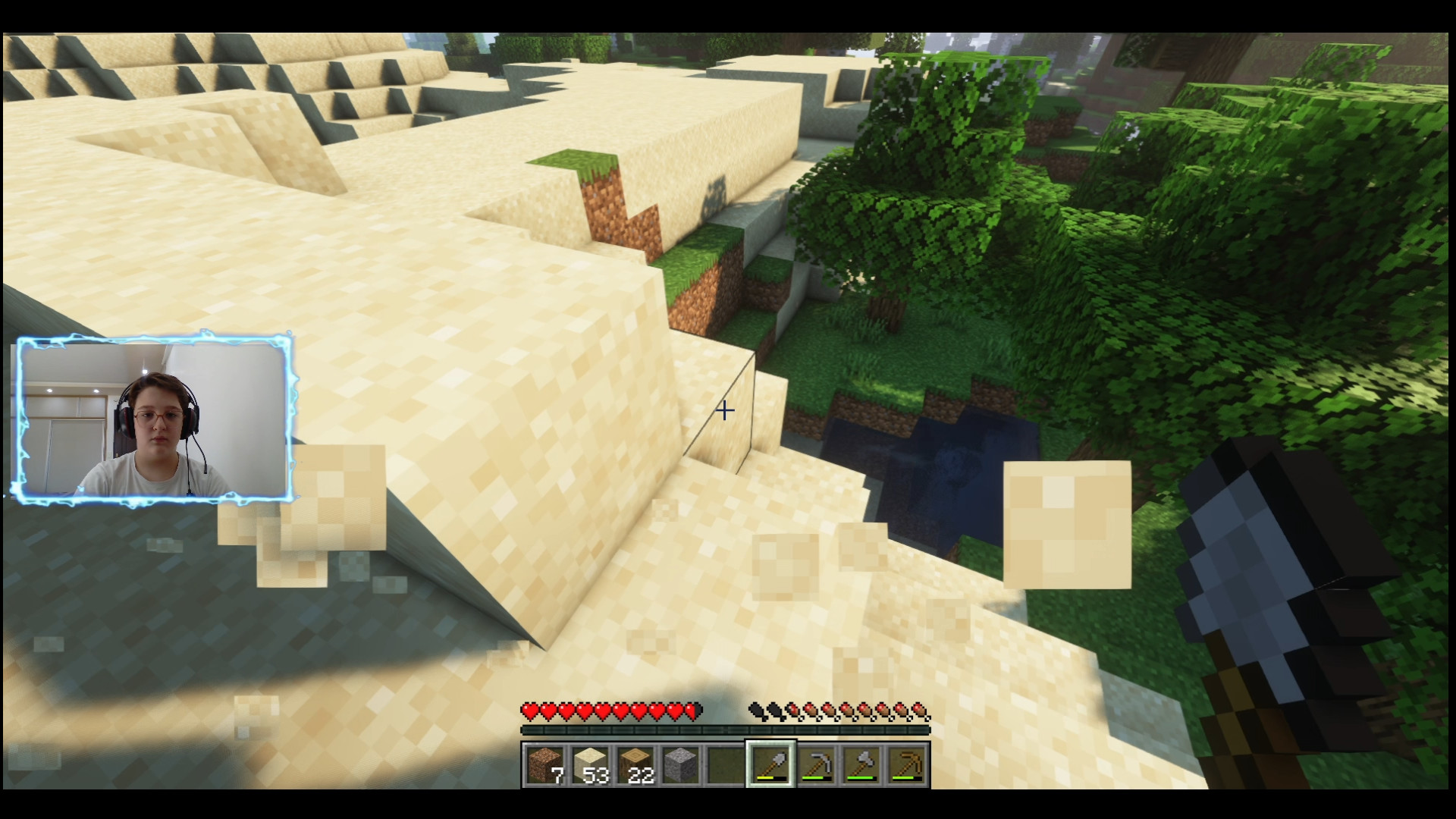The image size is (1456, 819).
Task: Choose the oak log stack
Action: click(635, 764)
